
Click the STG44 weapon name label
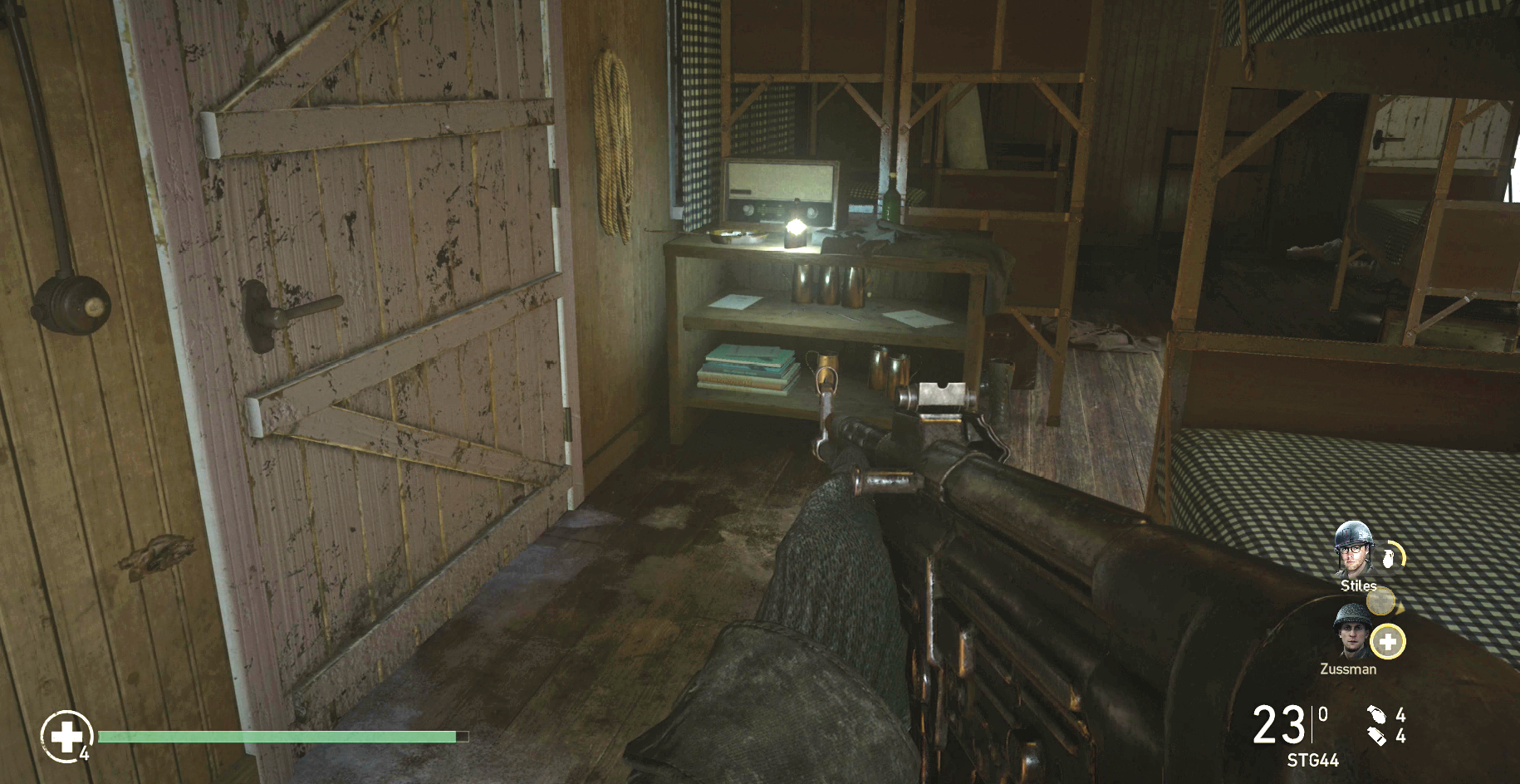click(x=1313, y=759)
